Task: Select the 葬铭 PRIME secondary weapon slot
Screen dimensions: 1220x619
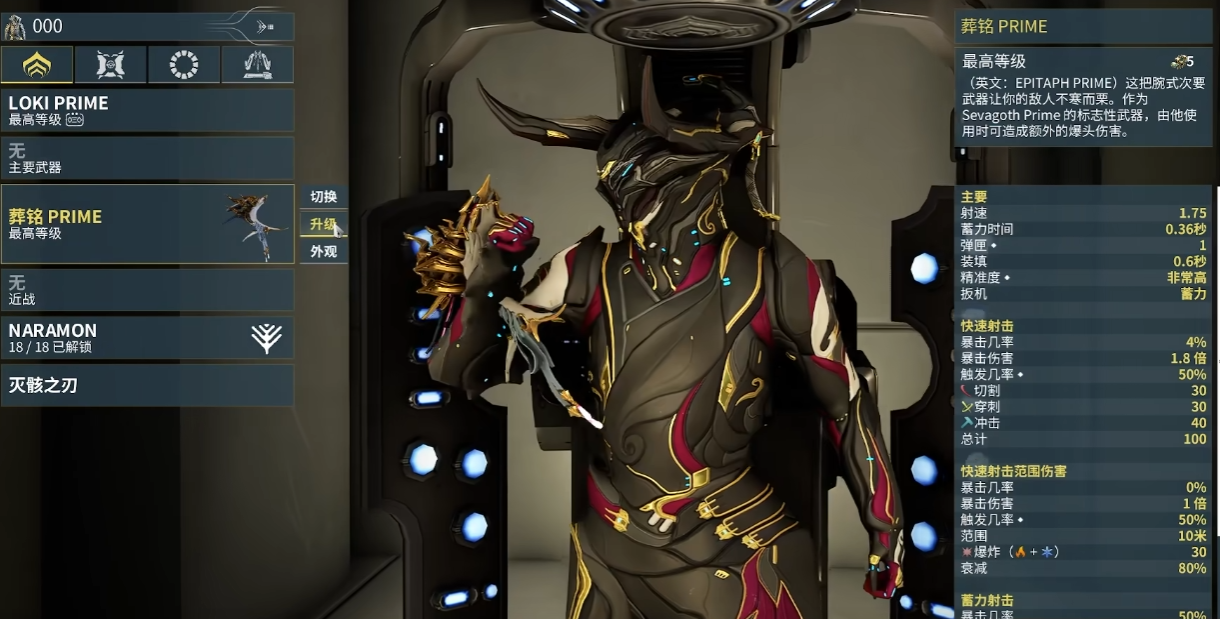Action: (x=148, y=224)
